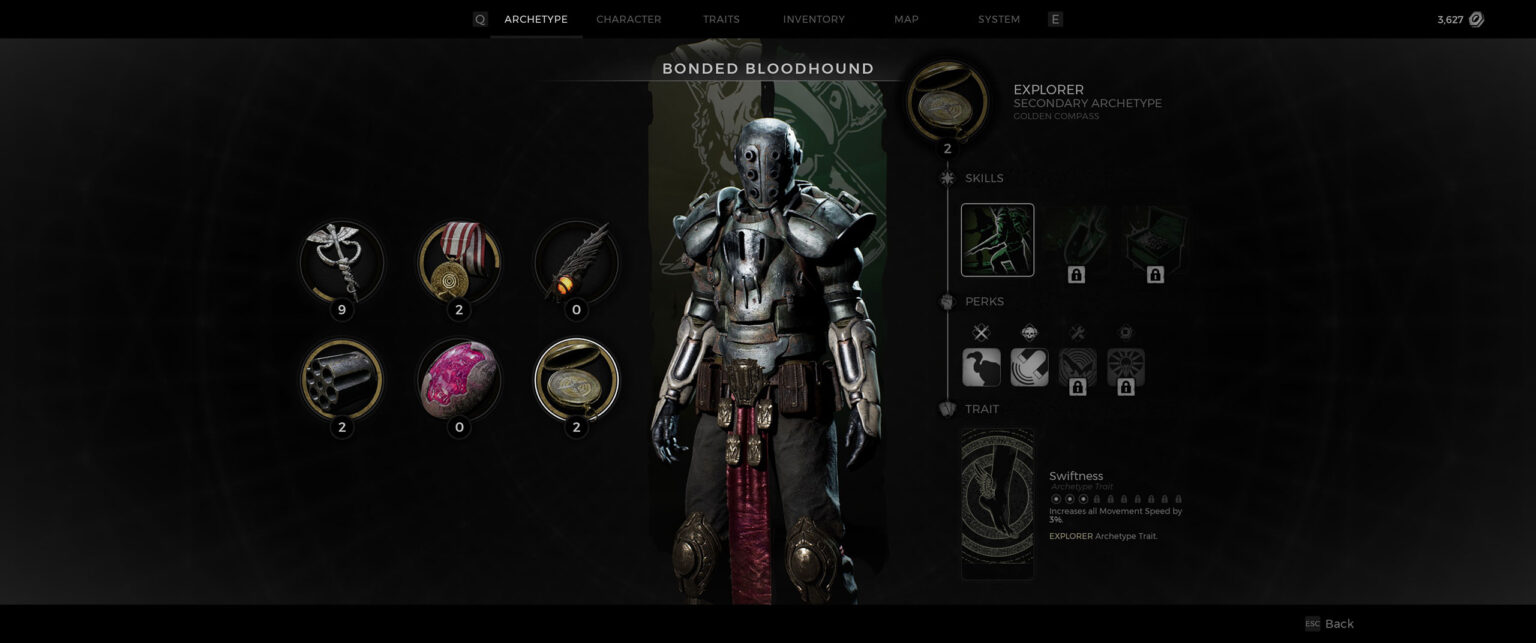Viewport: 1536px width, 643px height.
Task: Choose the striped medal archetype item
Action: 459,262
